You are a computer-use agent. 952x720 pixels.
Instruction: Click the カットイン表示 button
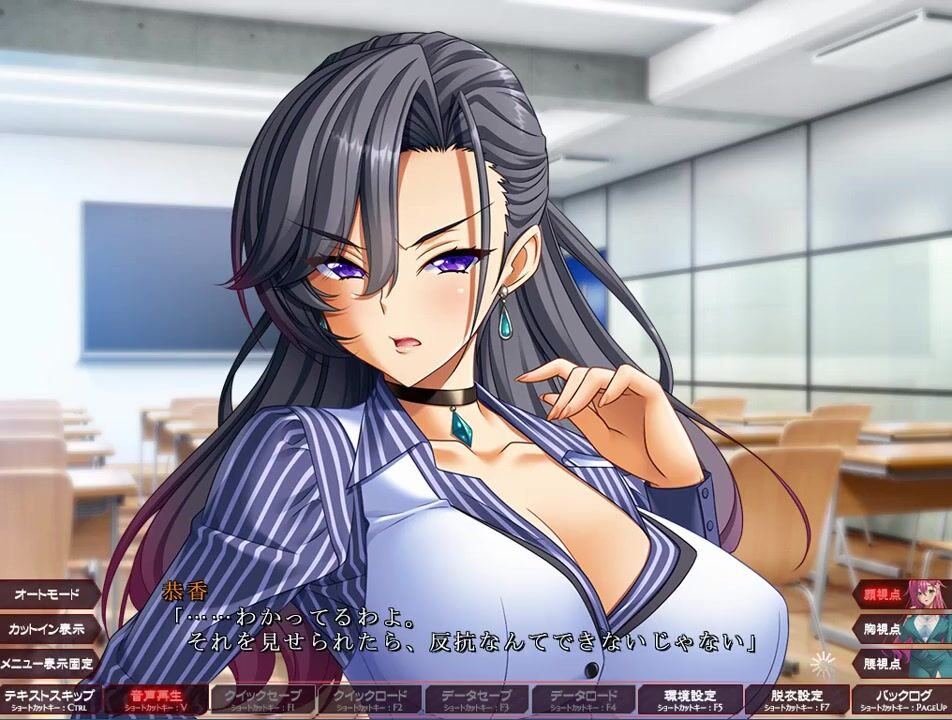[47, 629]
